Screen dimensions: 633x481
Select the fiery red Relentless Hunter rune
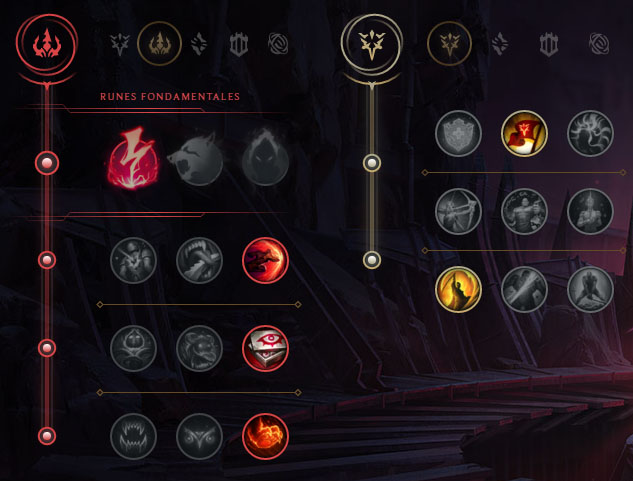pos(265,436)
